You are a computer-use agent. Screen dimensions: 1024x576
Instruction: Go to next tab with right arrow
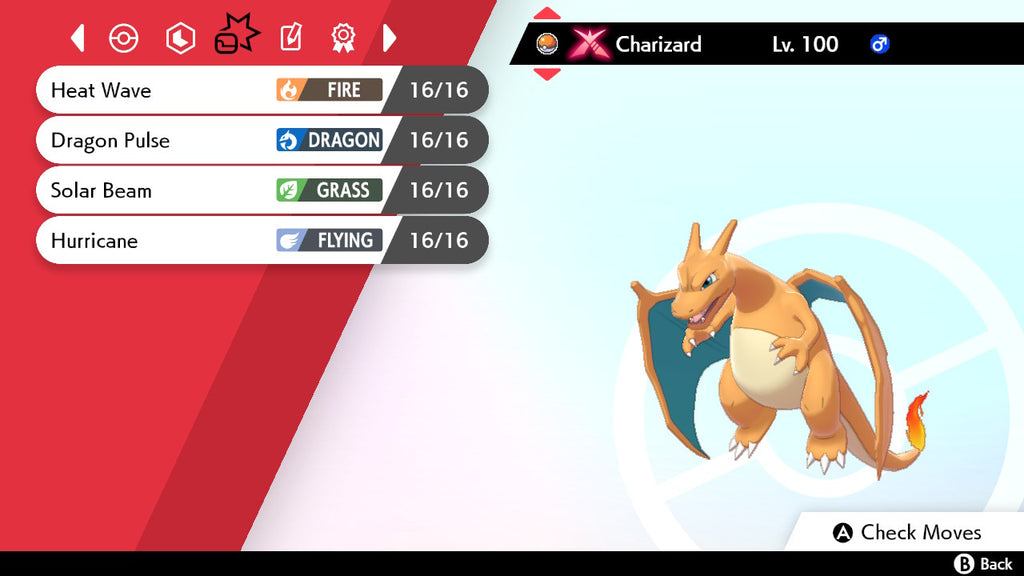coord(390,38)
